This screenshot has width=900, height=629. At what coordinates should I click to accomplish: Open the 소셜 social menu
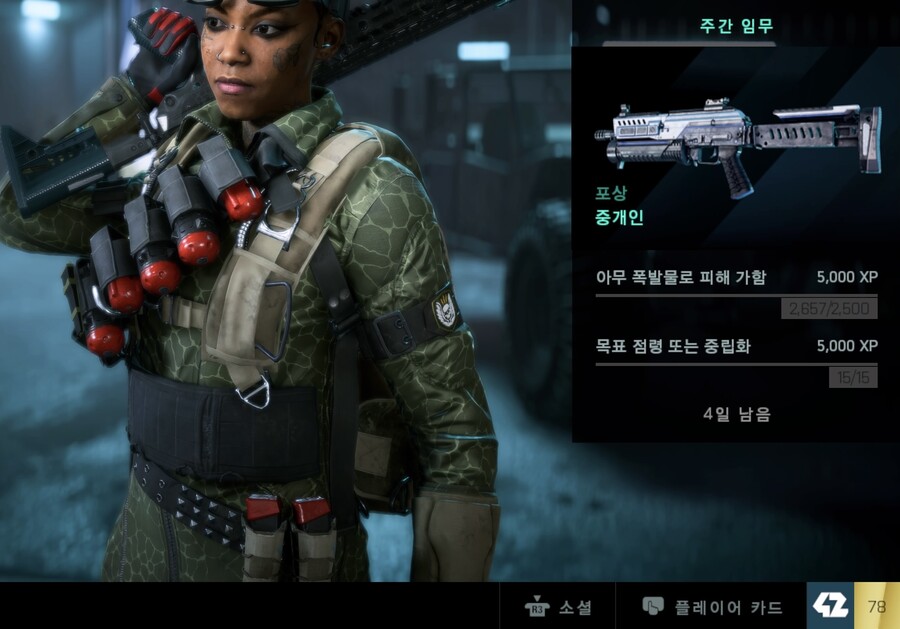558,607
